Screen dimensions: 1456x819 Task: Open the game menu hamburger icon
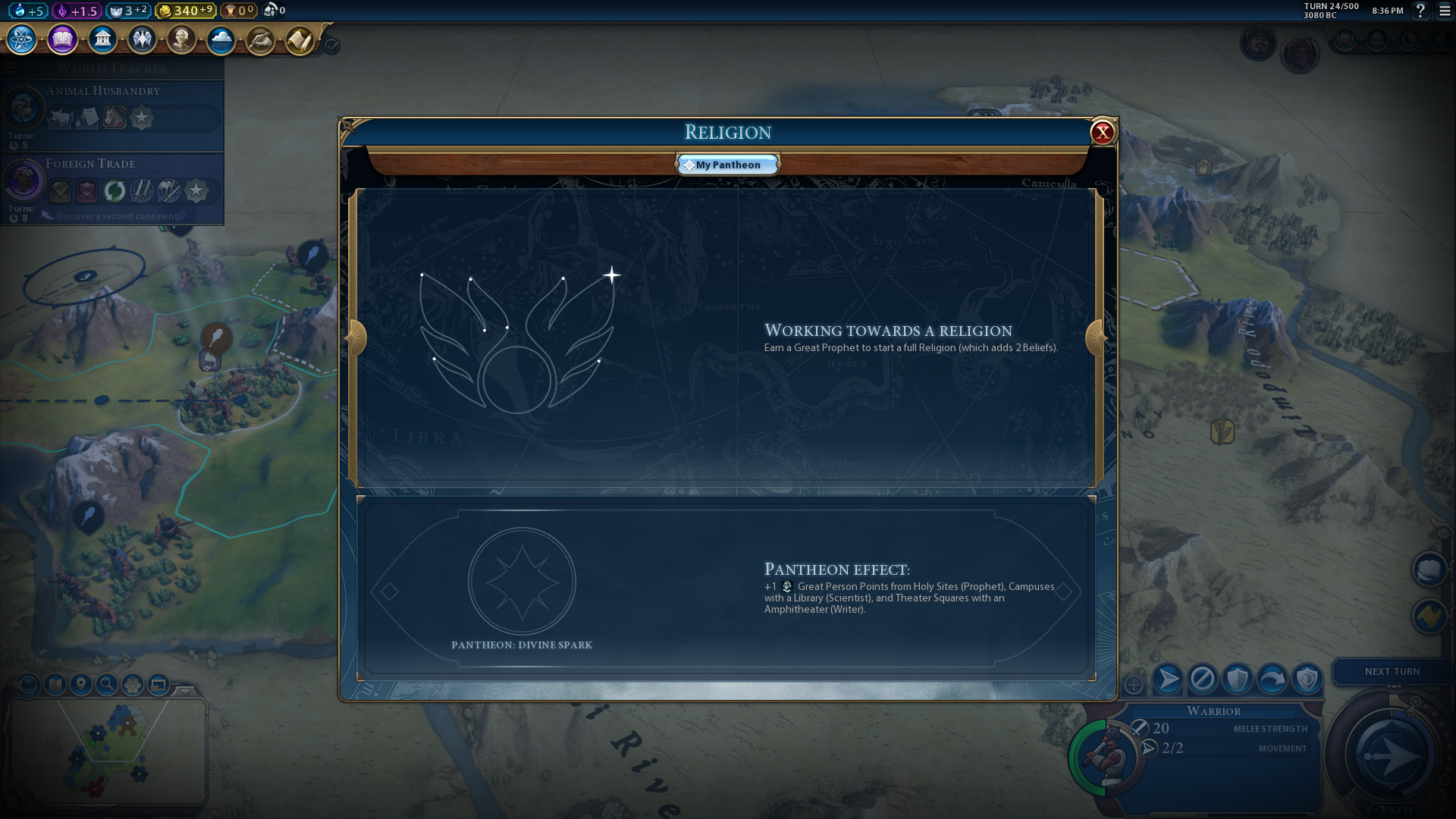click(x=1445, y=11)
